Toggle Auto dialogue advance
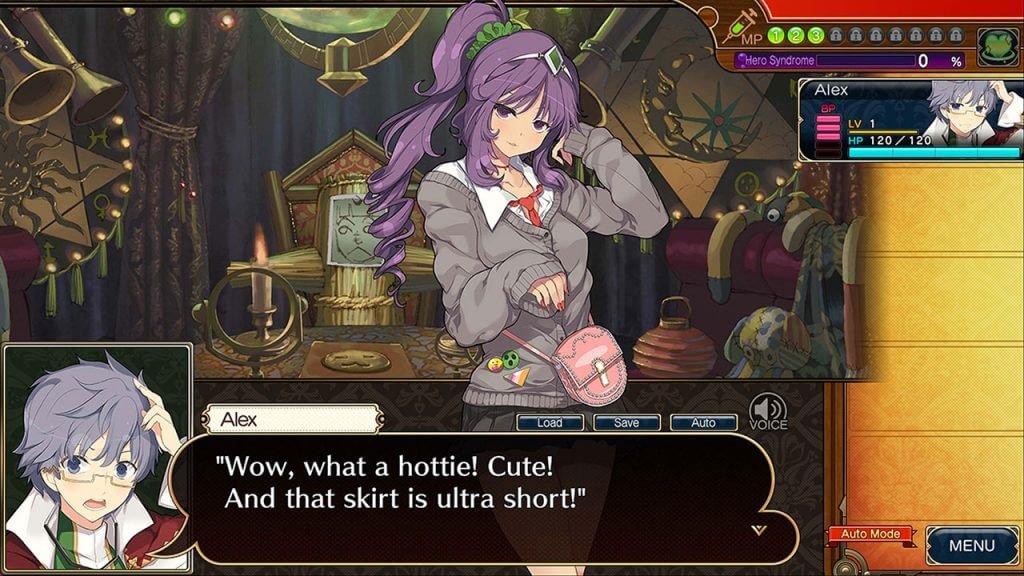The width and height of the screenshot is (1024, 576). (703, 423)
